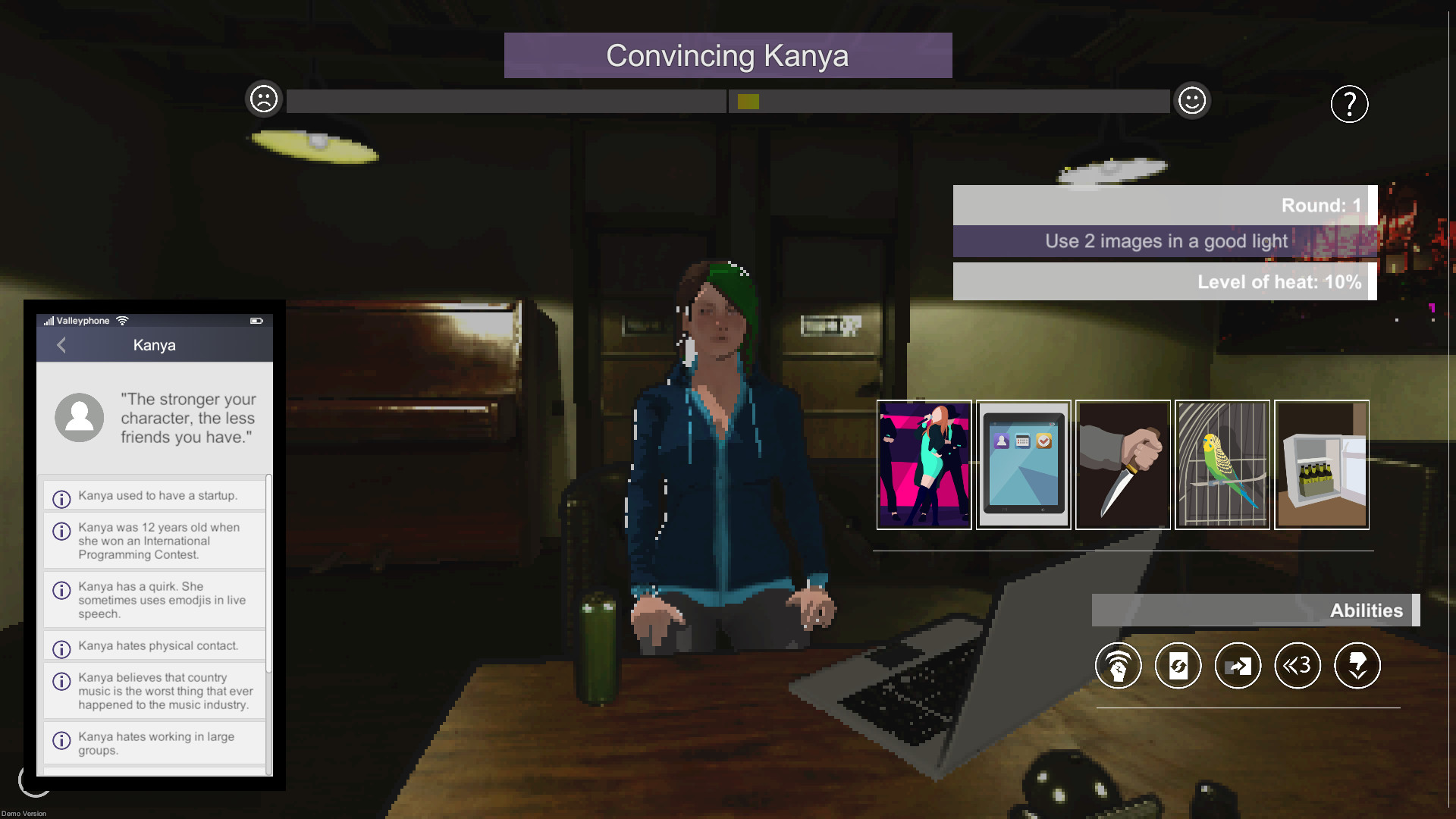Toggle info on the Programming Contest fact

[61, 530]
